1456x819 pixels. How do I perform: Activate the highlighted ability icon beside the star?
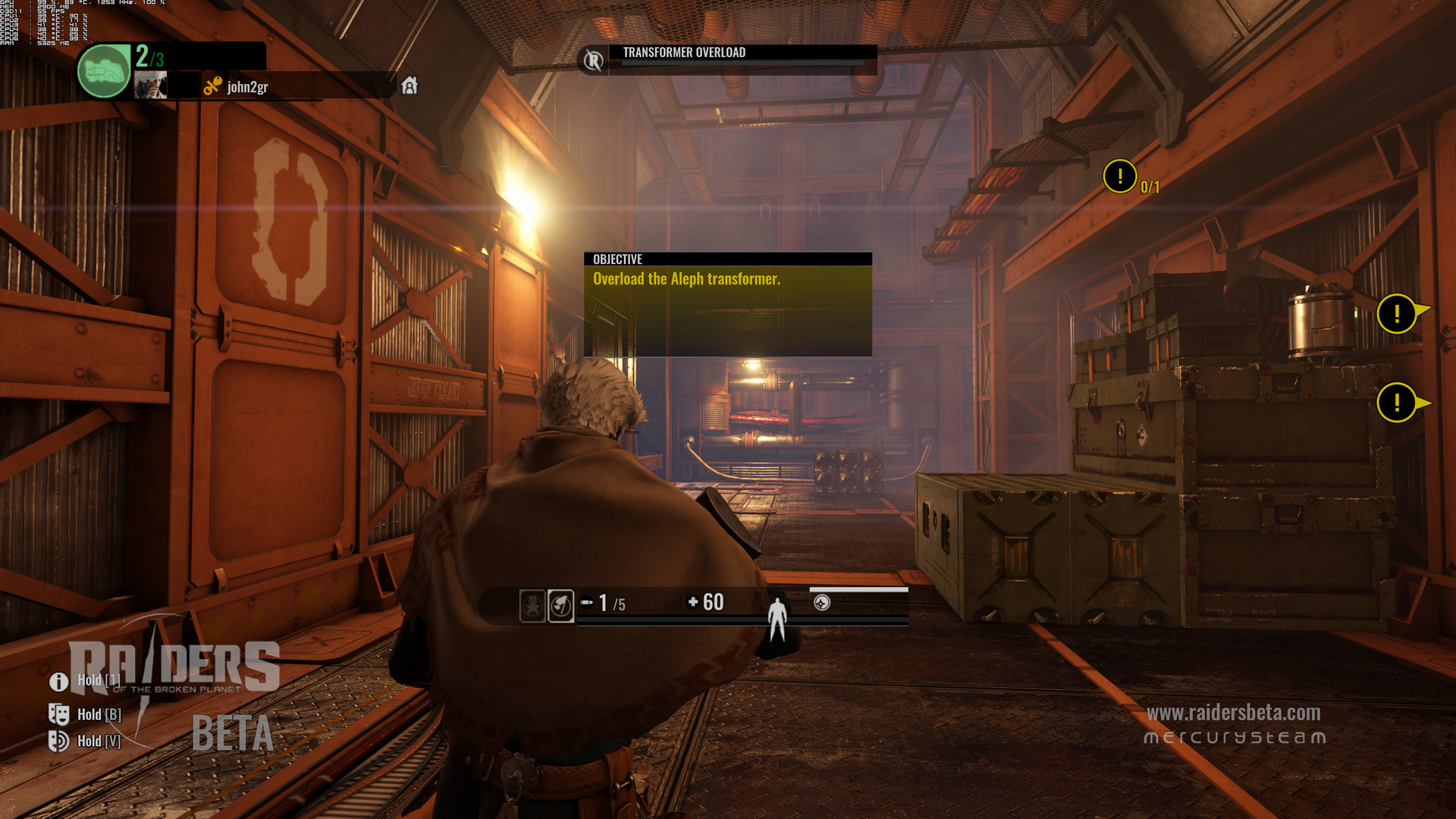coord(560,605)
